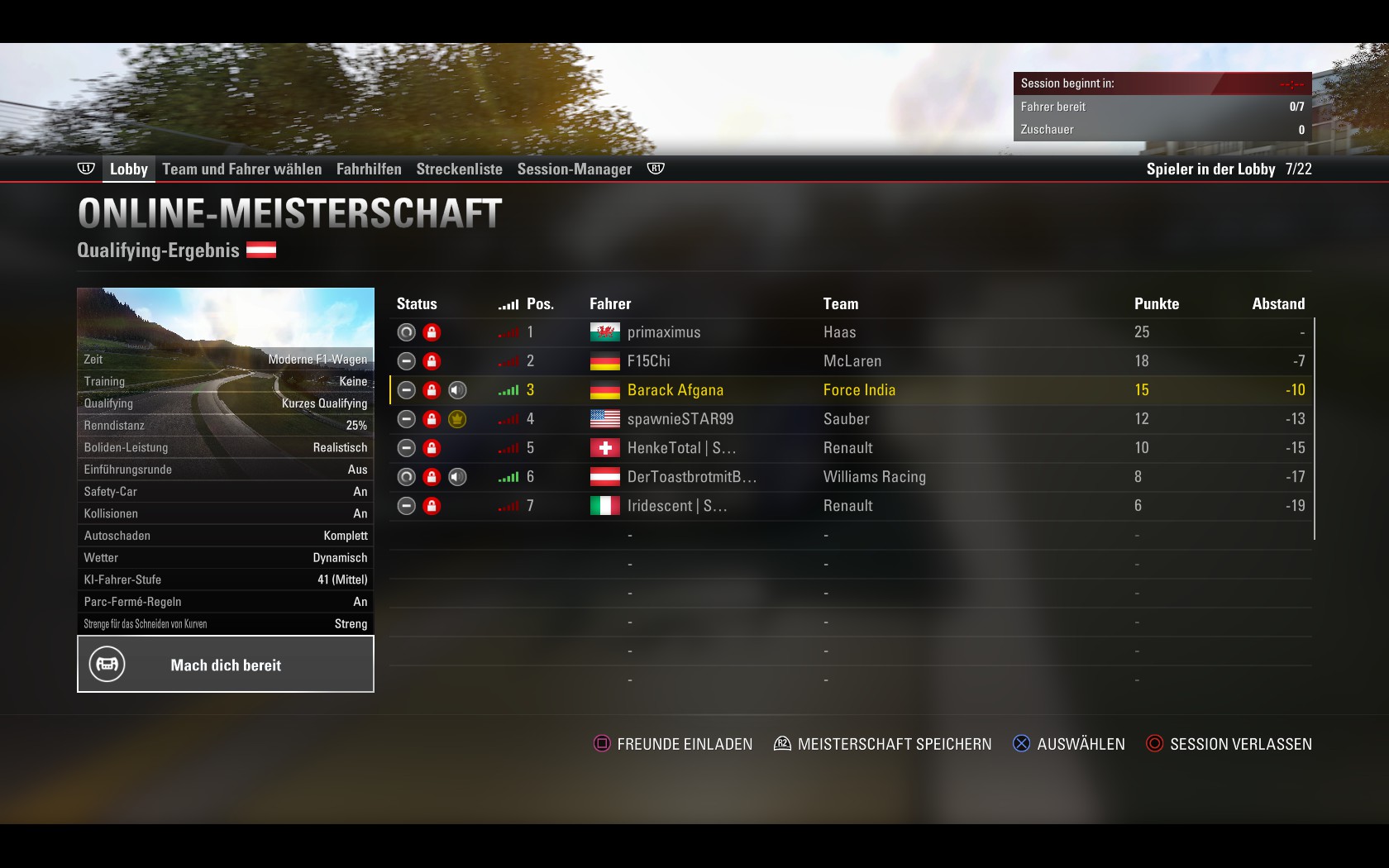Choose the highlighted Barack Afgana row
This screenshot has width=1389, height=868.
pos(675,390)
